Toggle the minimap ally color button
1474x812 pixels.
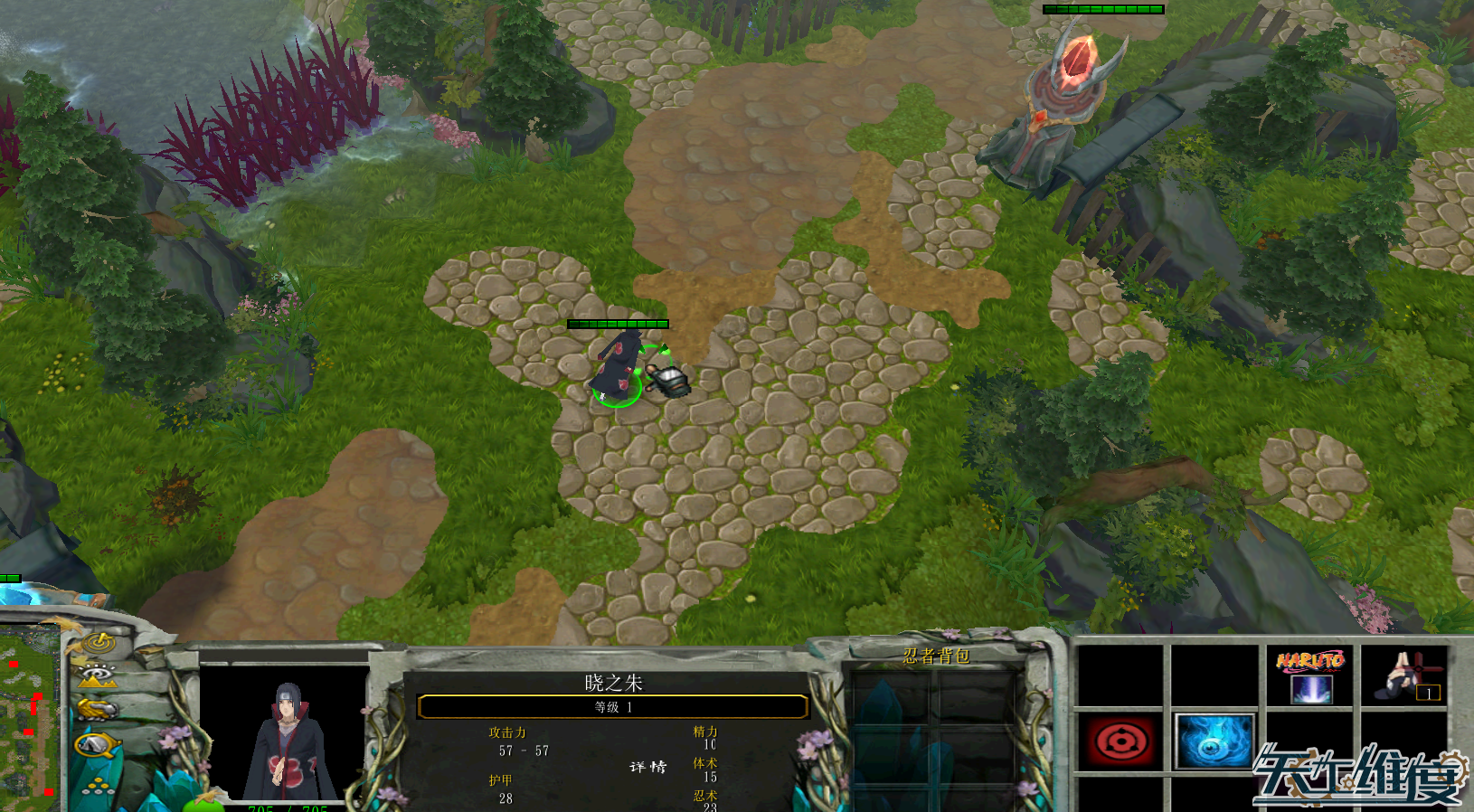coord(97,709)
